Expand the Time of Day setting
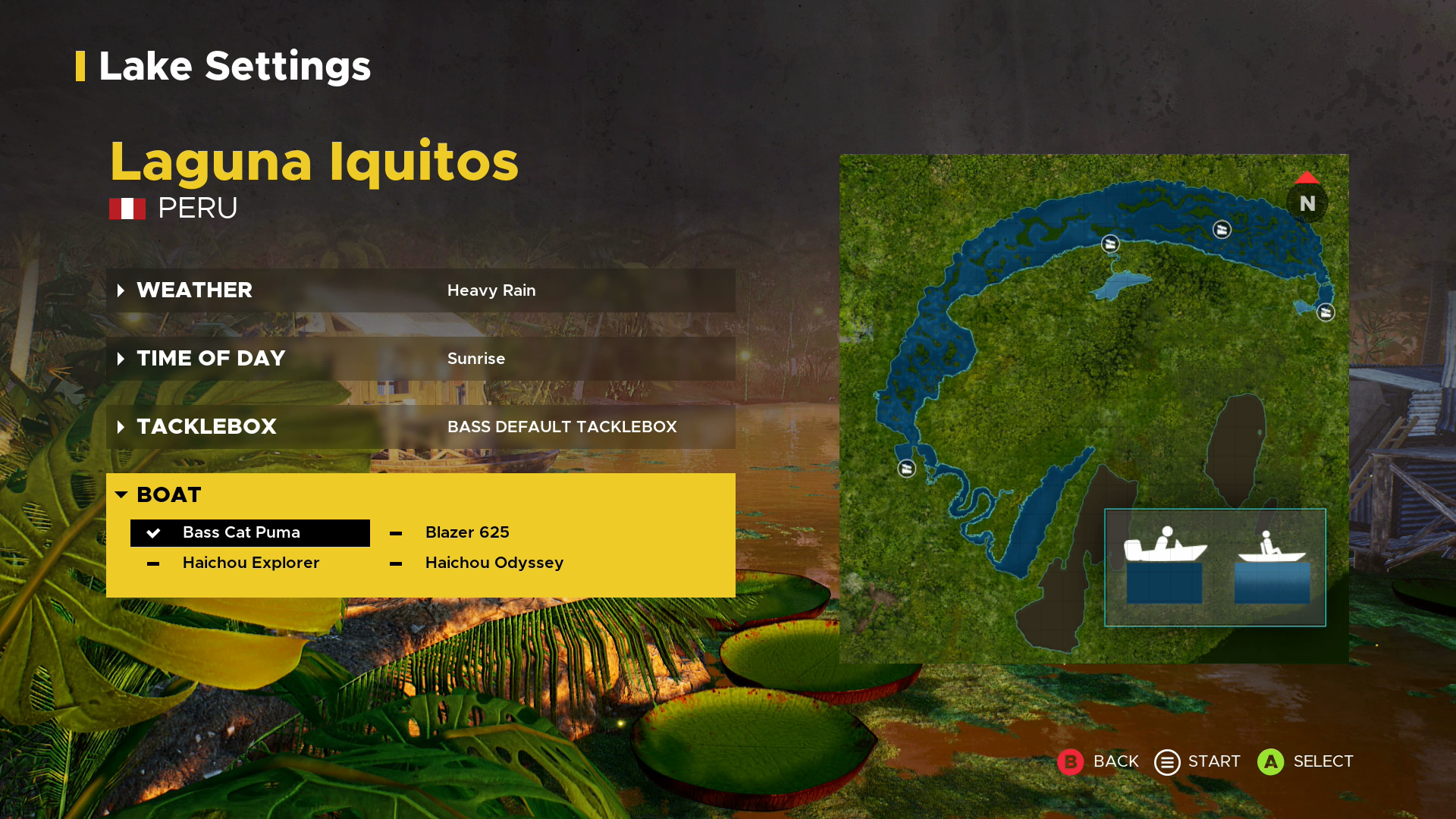1456x819 pixels. click(x=211, y=358)
